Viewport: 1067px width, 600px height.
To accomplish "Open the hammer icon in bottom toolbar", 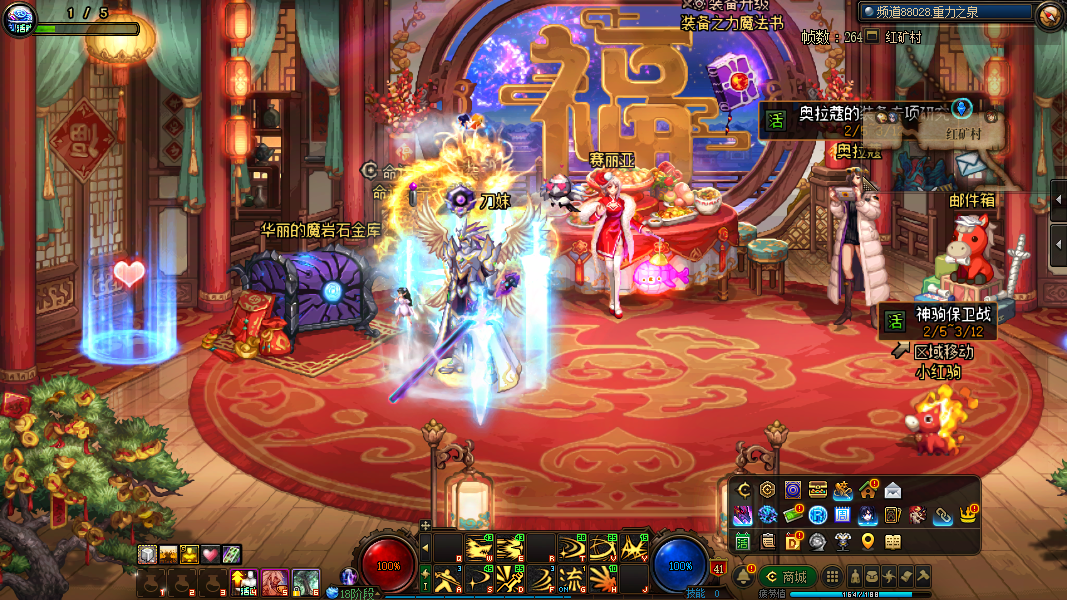I will pos(923,577).
